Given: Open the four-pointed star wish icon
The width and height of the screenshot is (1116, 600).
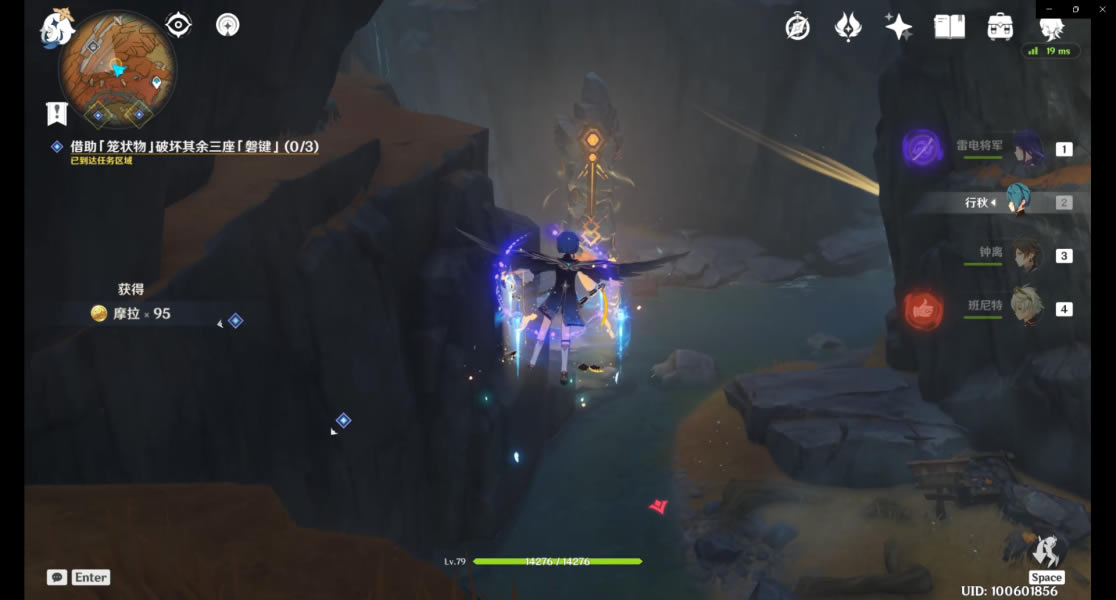Looking at the screenshot, I should click(x=898, y=27).
